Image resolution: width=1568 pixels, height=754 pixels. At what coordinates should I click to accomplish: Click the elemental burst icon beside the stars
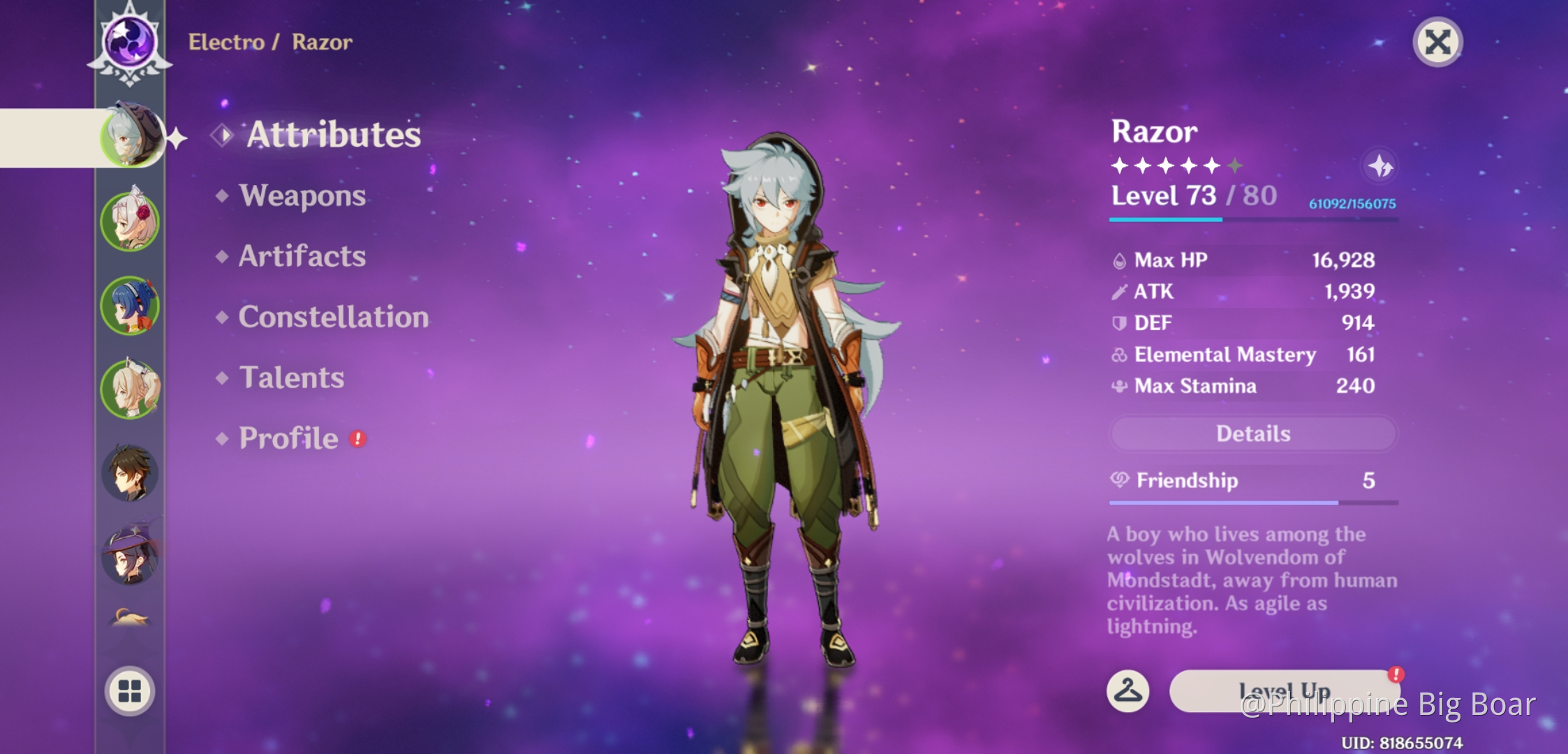click(x=1380, y=165)
